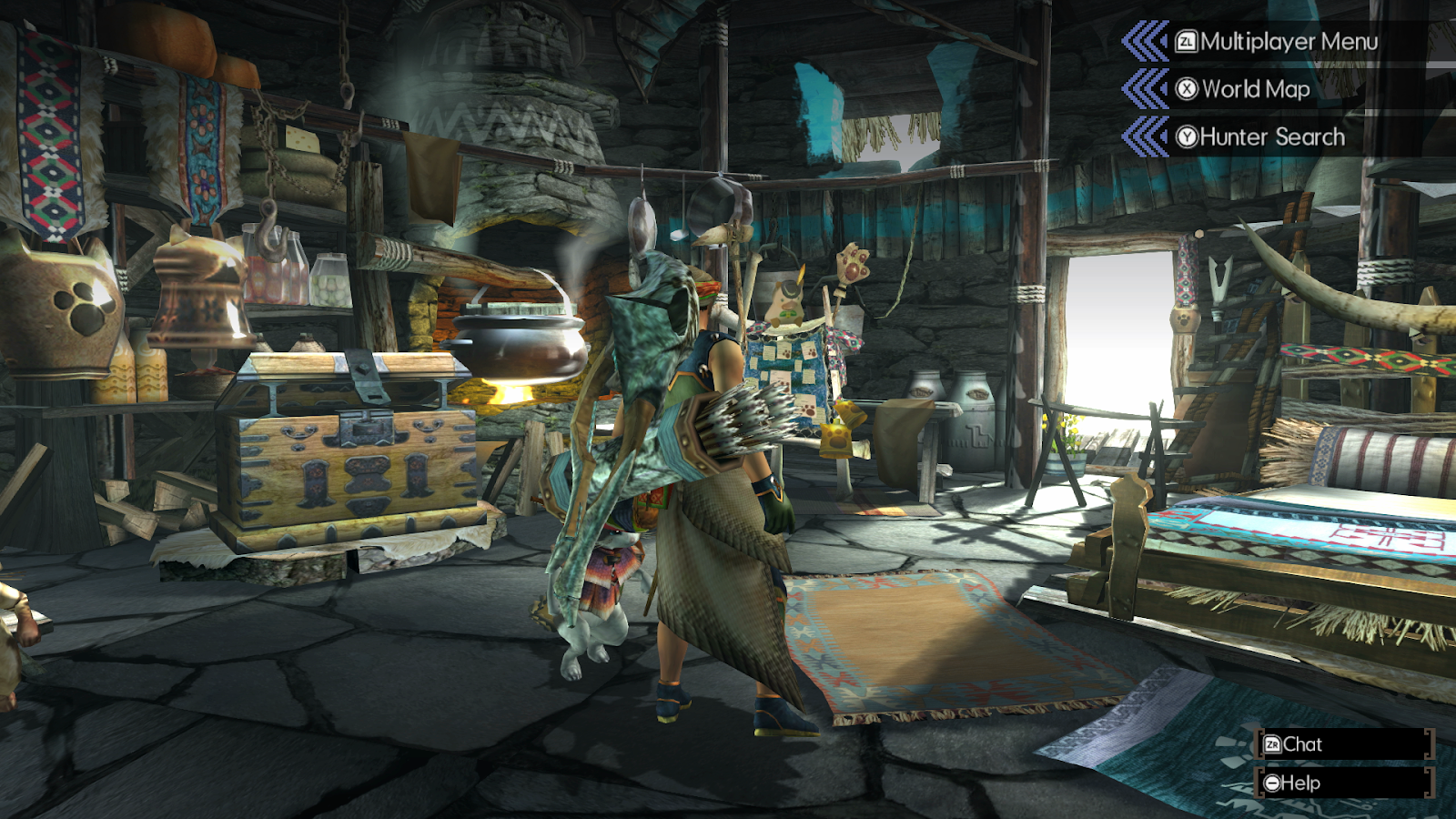Select the Hunter Search option
Screen dimensions: 1456x819
click(x=1271, y=136)
